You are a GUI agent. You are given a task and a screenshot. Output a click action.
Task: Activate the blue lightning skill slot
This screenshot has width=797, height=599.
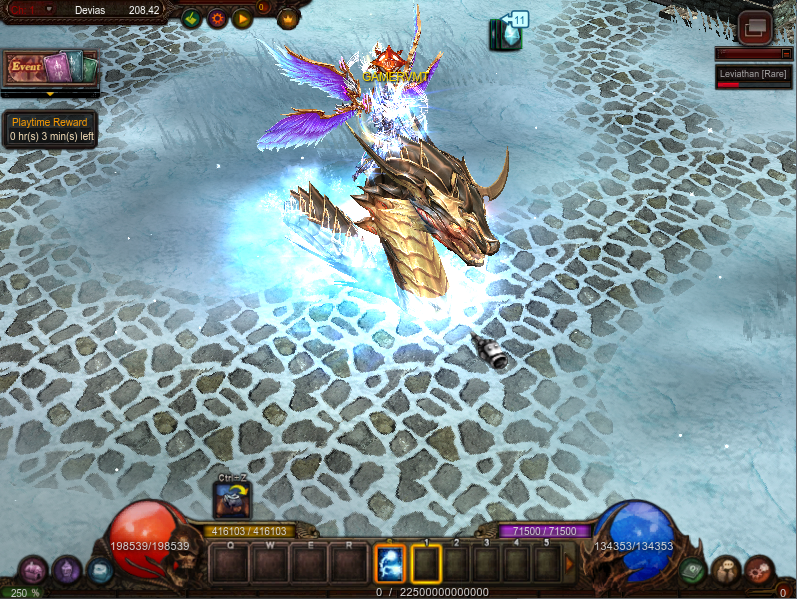(x=389, y=565)
